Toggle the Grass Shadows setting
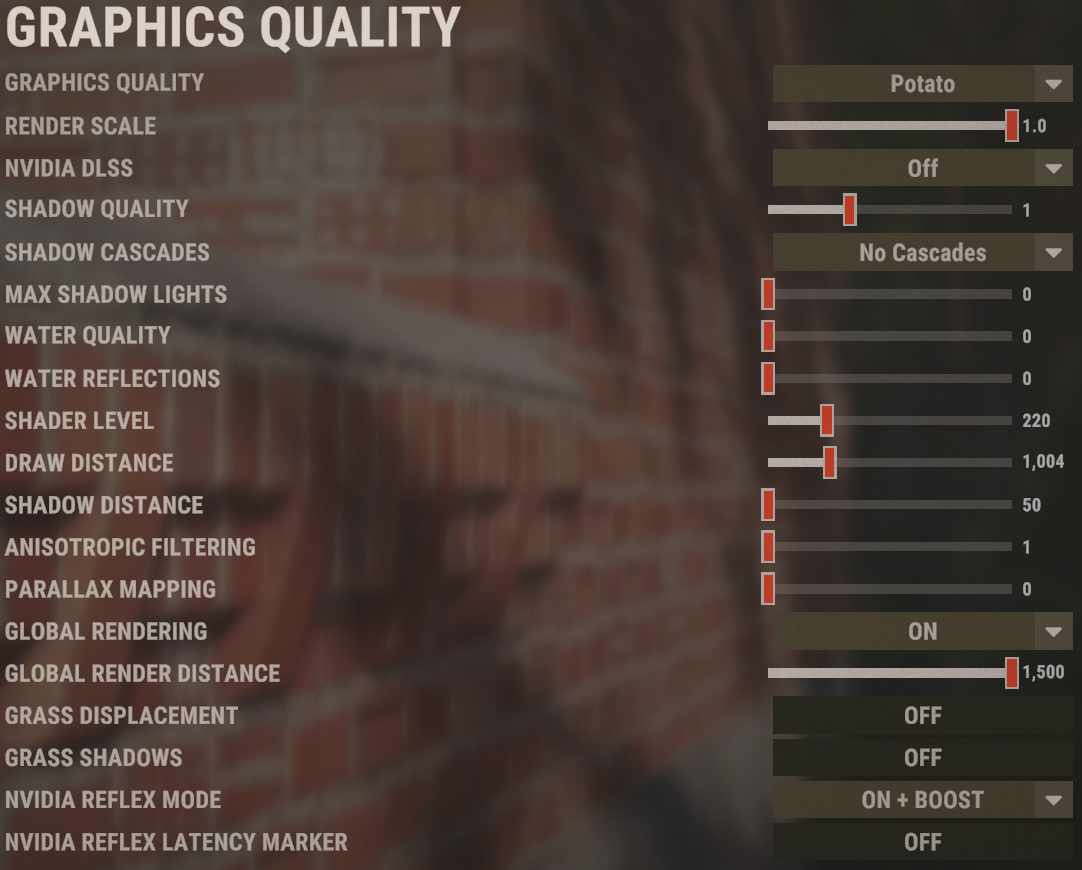This screenshot has height=870, width=1082. (921, 758)
